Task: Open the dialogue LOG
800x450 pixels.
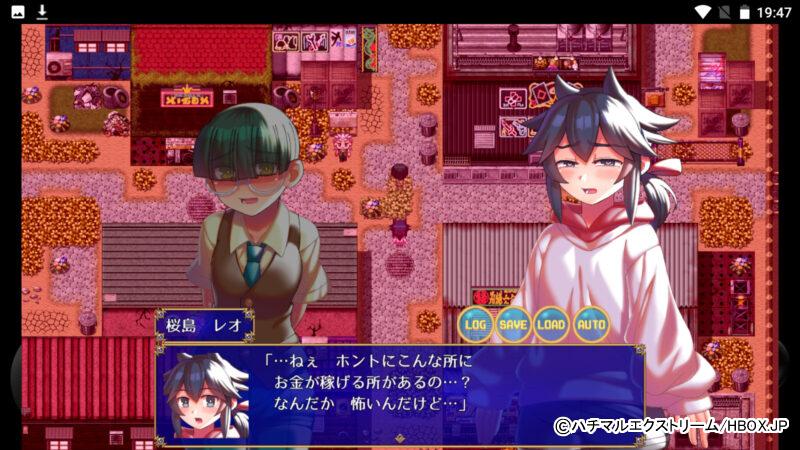Action: pos(476,324)
